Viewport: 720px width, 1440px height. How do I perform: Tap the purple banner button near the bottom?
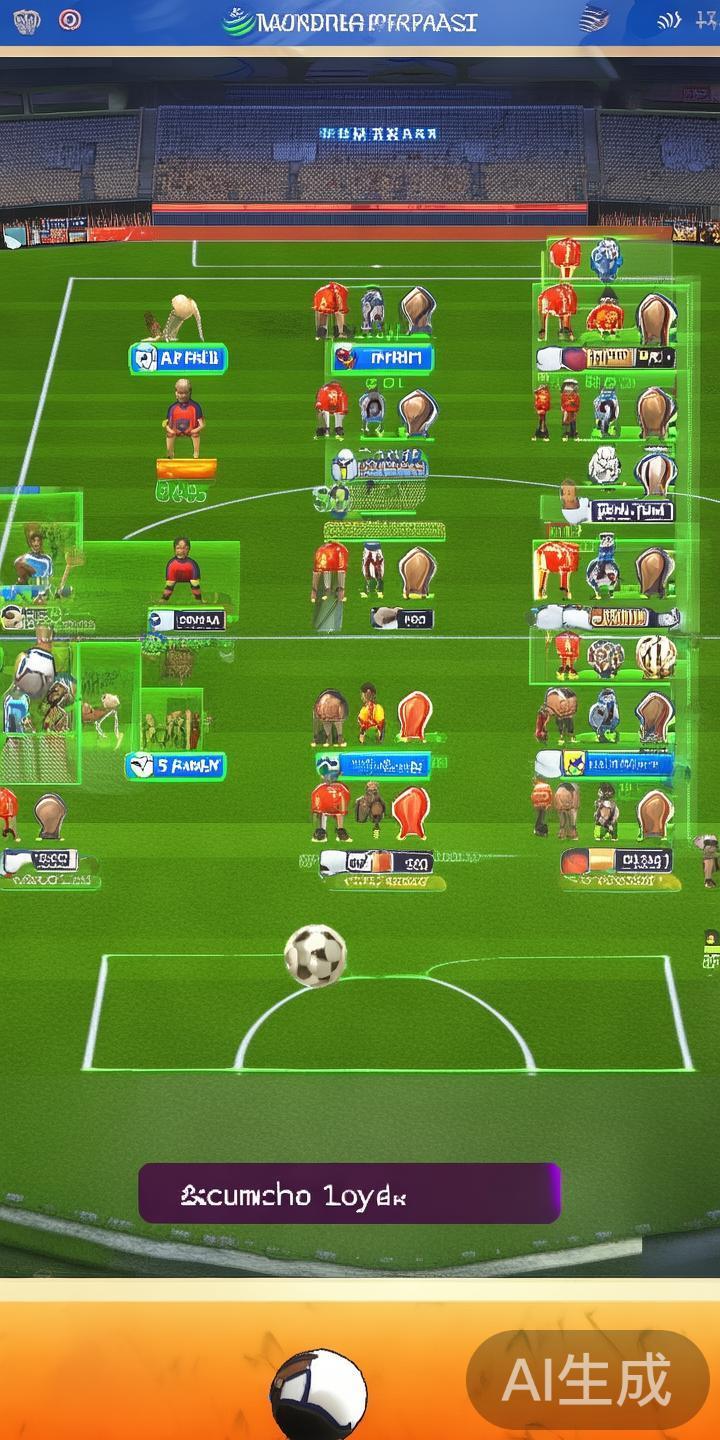coord(349,1193)
